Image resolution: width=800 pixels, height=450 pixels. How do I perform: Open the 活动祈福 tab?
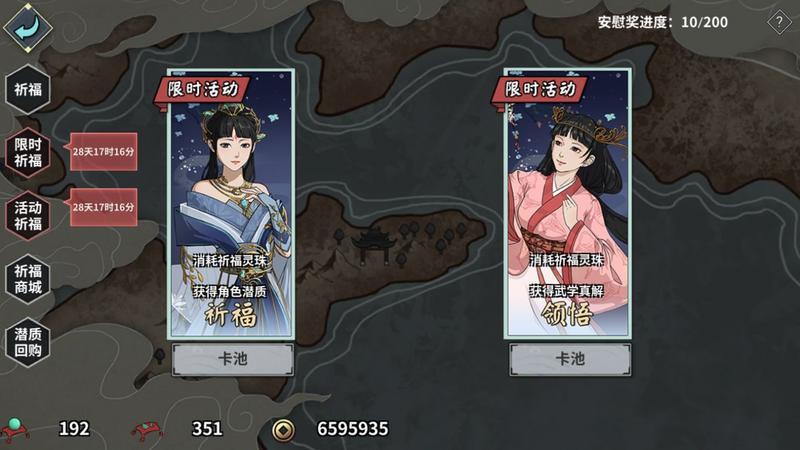(27, 215)
